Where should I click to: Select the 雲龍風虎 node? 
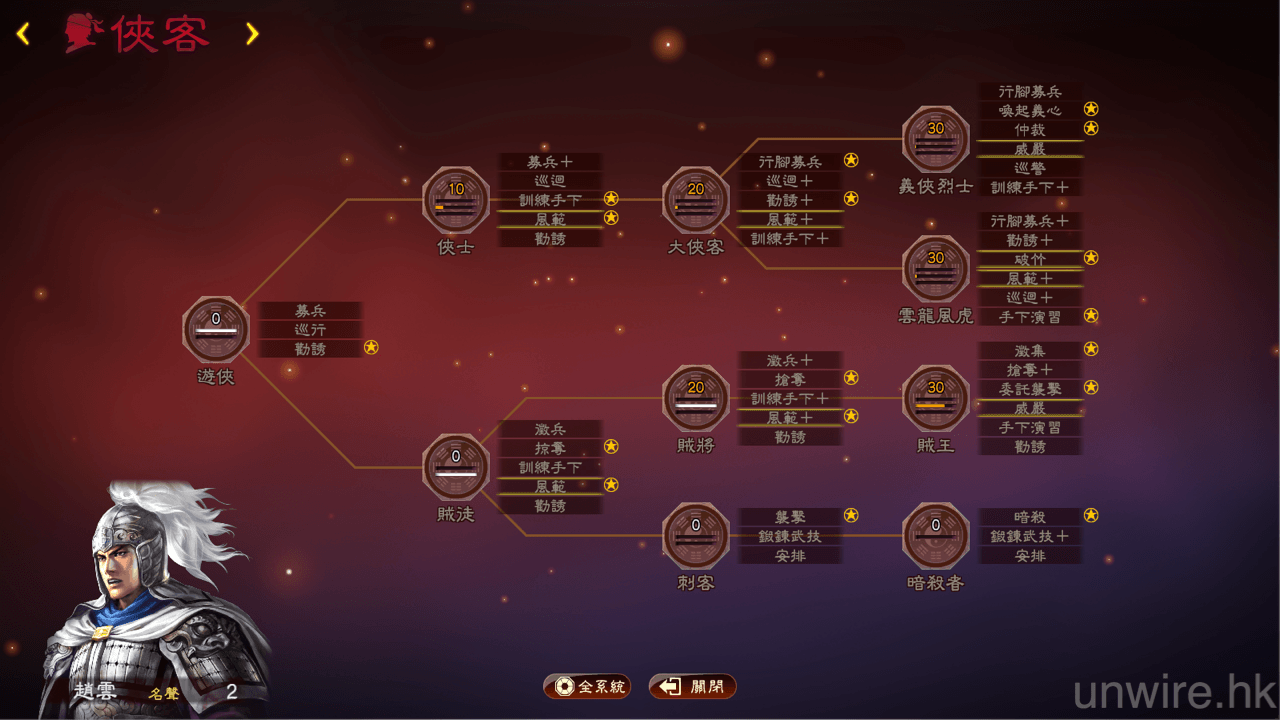point(936,268)
